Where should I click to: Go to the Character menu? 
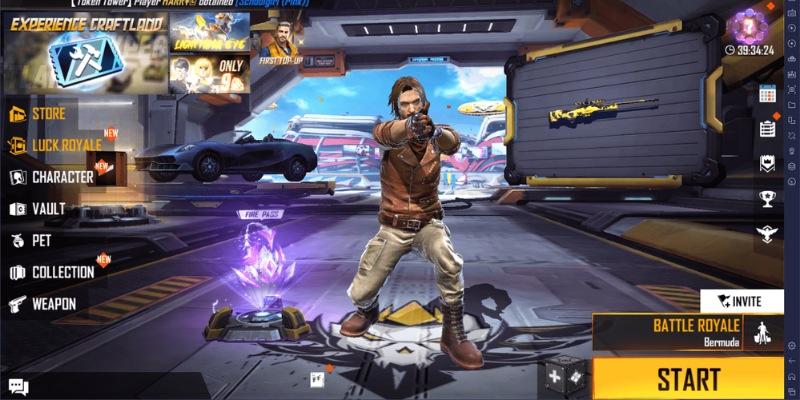[x=61, y=177]
